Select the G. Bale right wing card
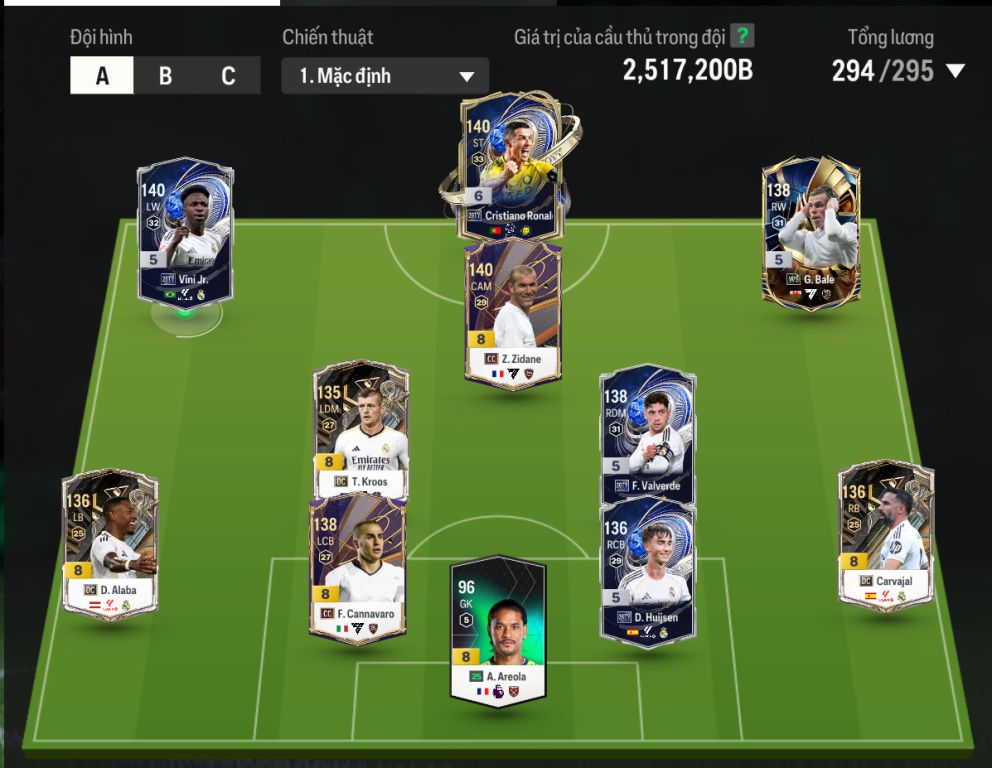The image size is (992, 768). pos(810,232)
